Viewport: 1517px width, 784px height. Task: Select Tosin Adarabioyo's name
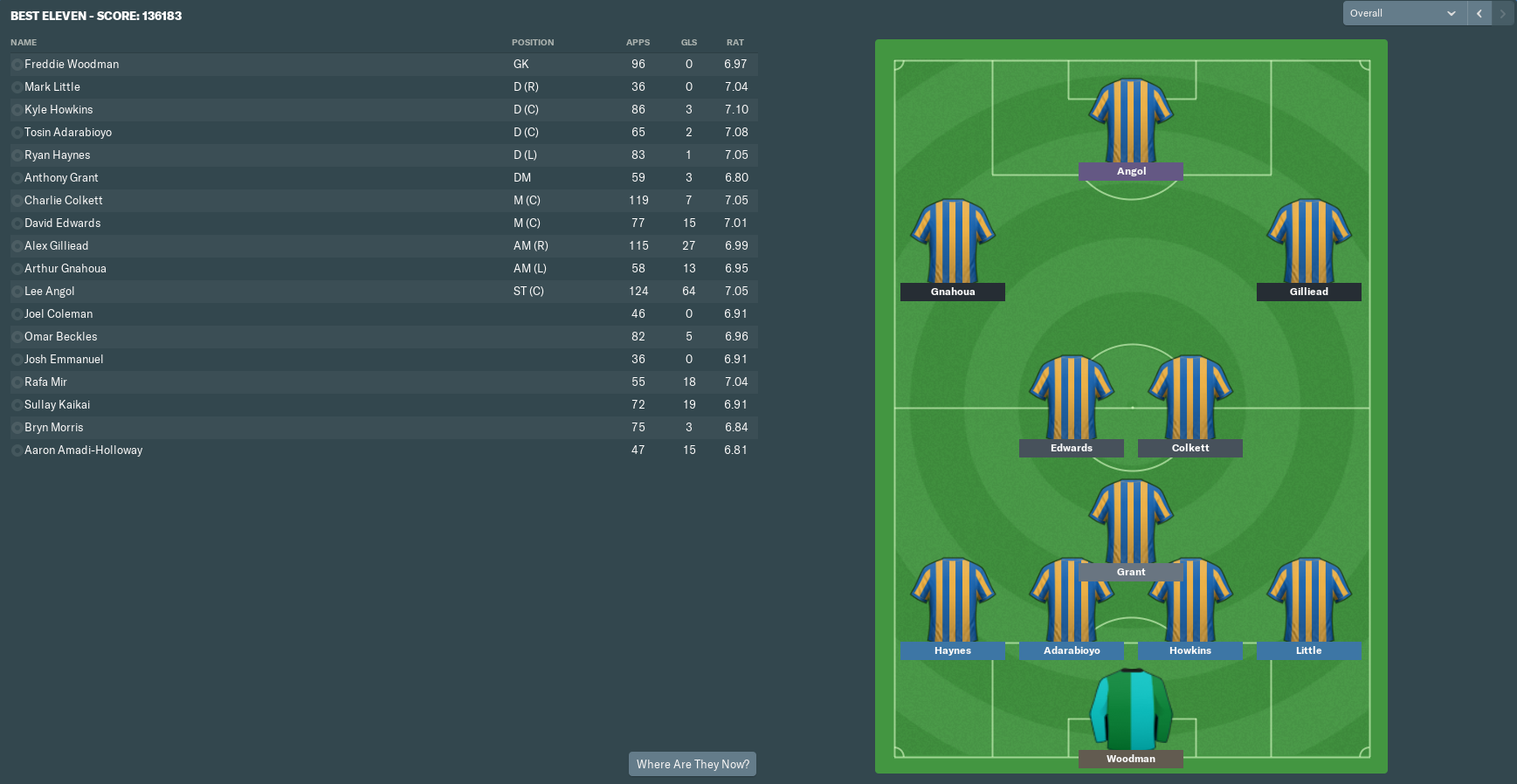coord(68,132)
